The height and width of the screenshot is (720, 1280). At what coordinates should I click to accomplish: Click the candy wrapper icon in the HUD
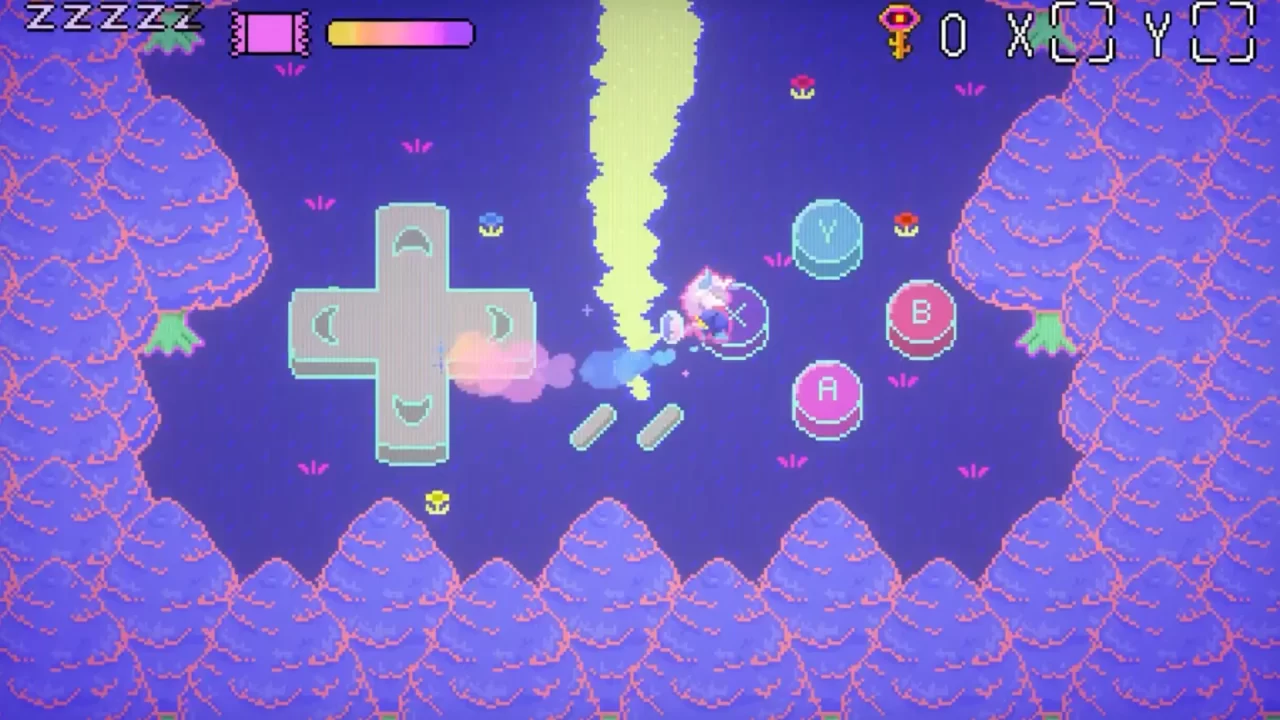[268, 34]
